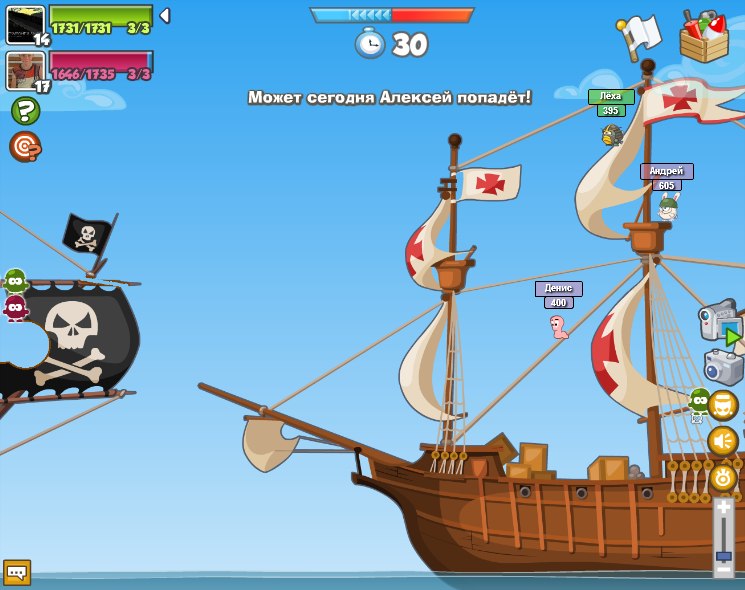This screenshot has width=745, height=590.
Task: Zoom in with the plus button
Action: [x=723, y=508]
